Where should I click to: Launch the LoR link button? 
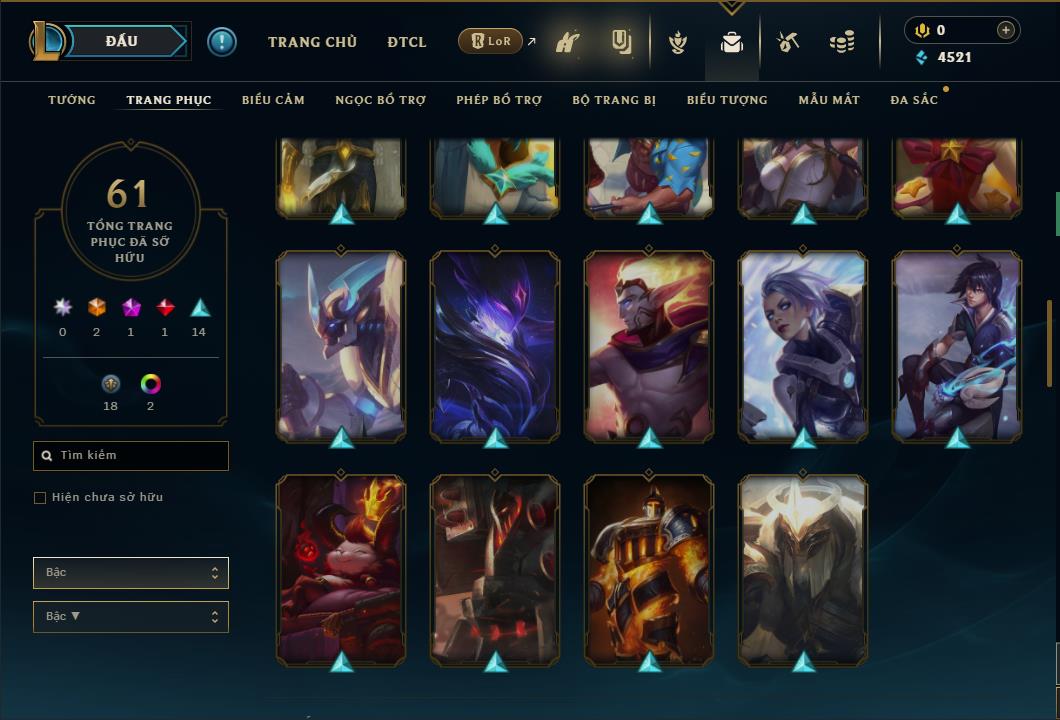(490, 41)
